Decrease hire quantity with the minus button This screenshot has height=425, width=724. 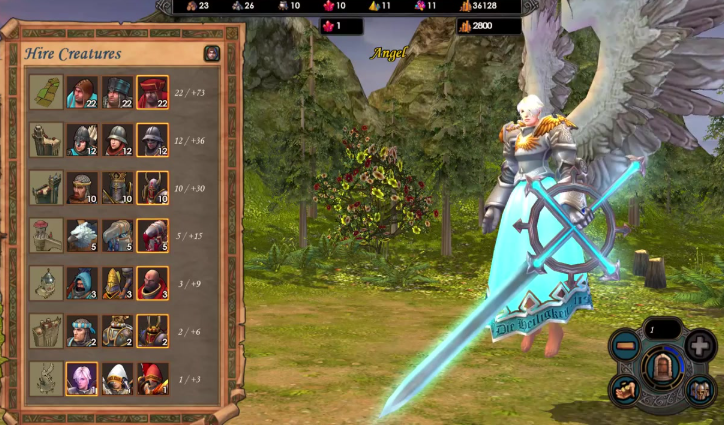tap(625, 346)
